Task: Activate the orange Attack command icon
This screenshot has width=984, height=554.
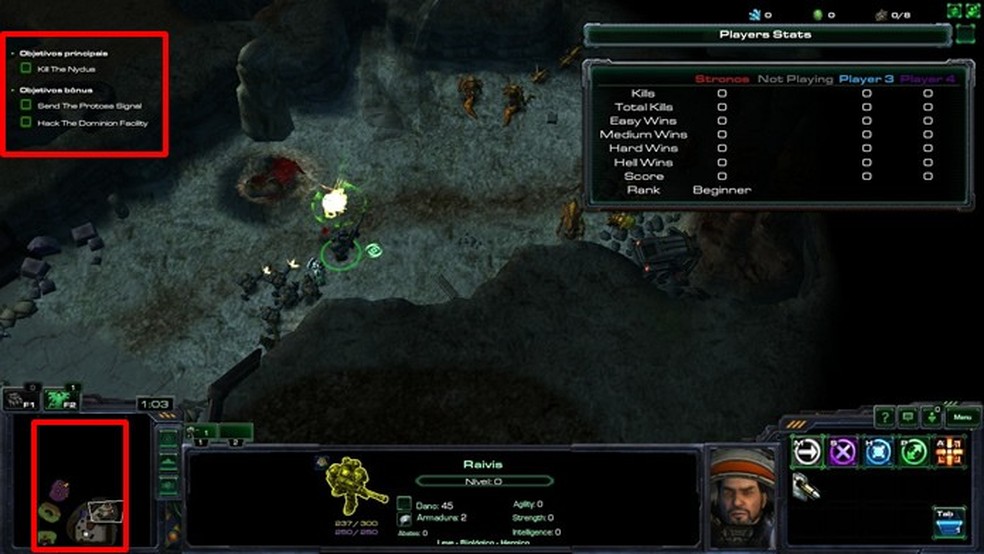Action: click(x=948, y=452)
